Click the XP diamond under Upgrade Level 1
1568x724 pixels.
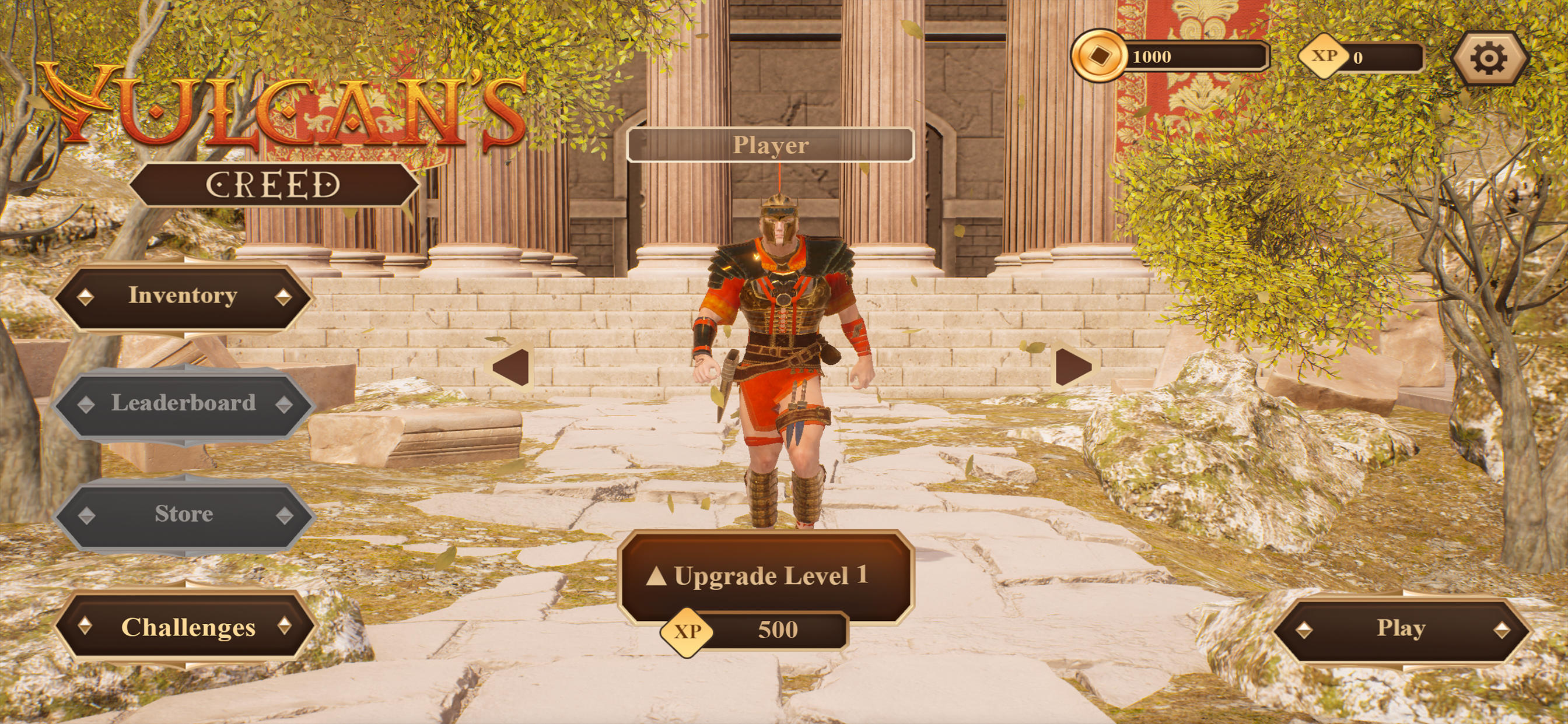tap(687, 632)
